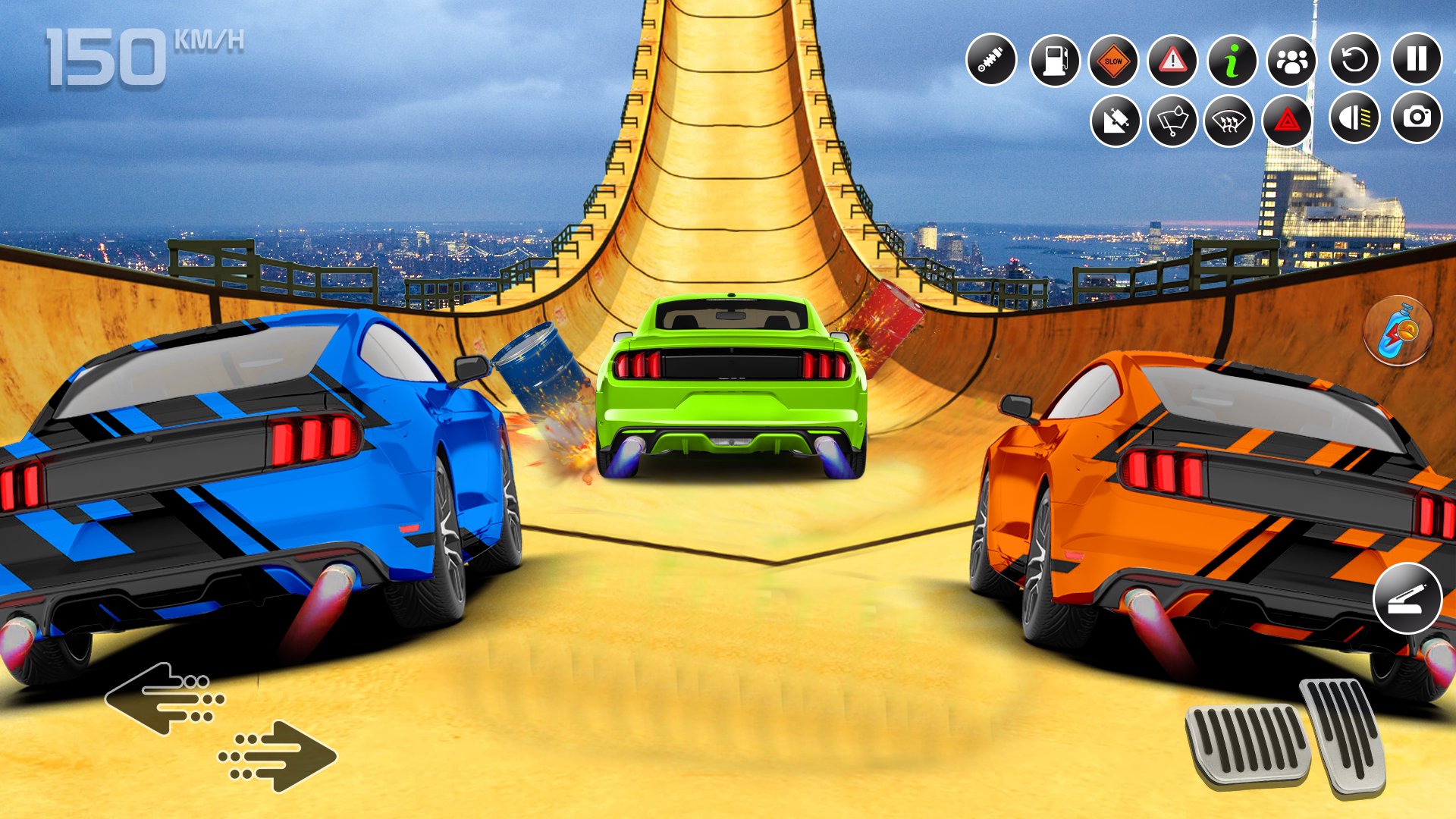Use the nitro boost bottle
Screen dimensions: 1456x819
(x=1398, y=331)
